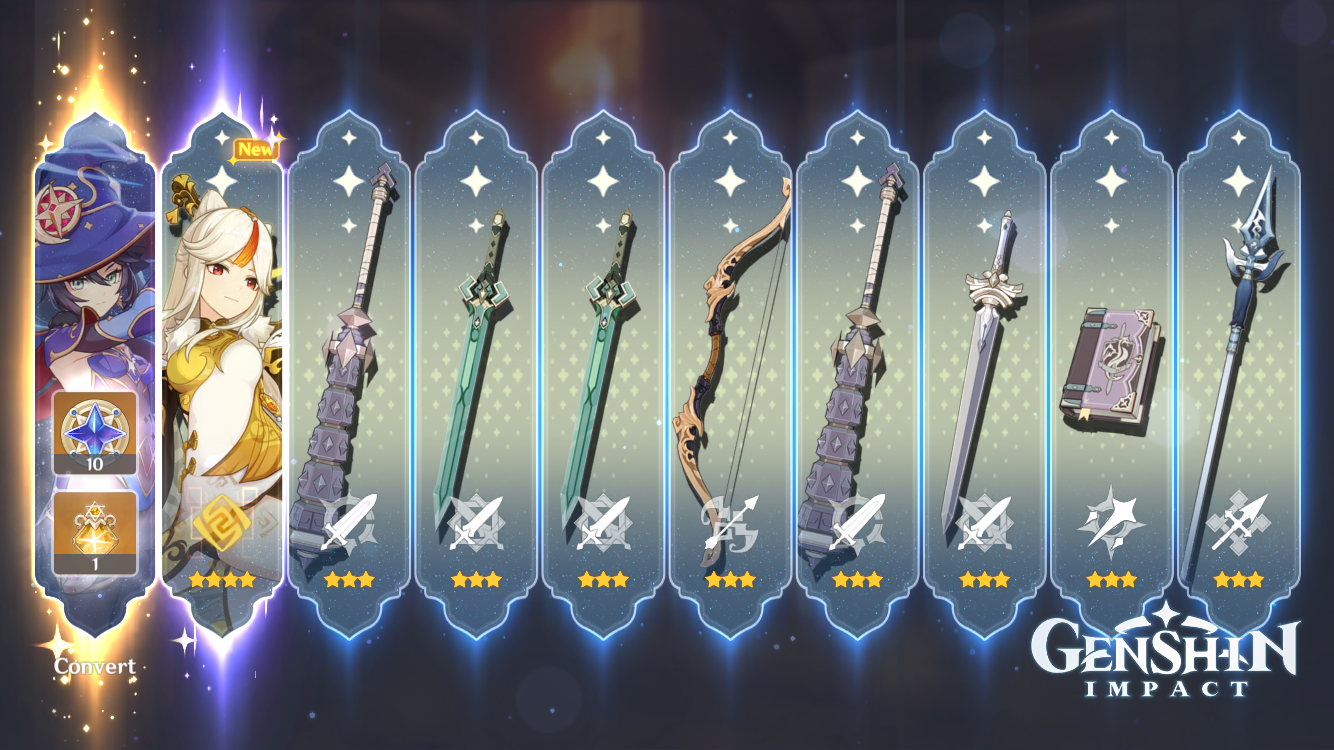The image size is (1334, 750).
Task: Click the three-star rating under the bow
Action: pos(730,577)
